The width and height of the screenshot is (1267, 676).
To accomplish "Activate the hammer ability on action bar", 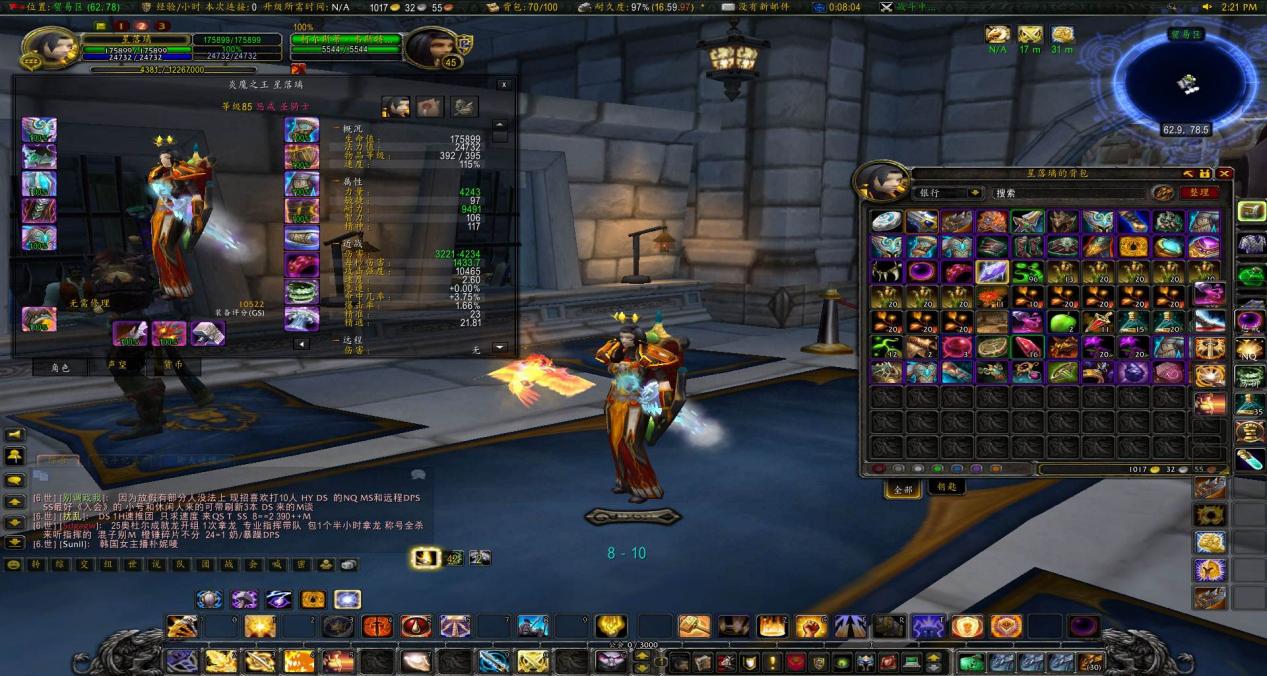I will coord(183,627).
